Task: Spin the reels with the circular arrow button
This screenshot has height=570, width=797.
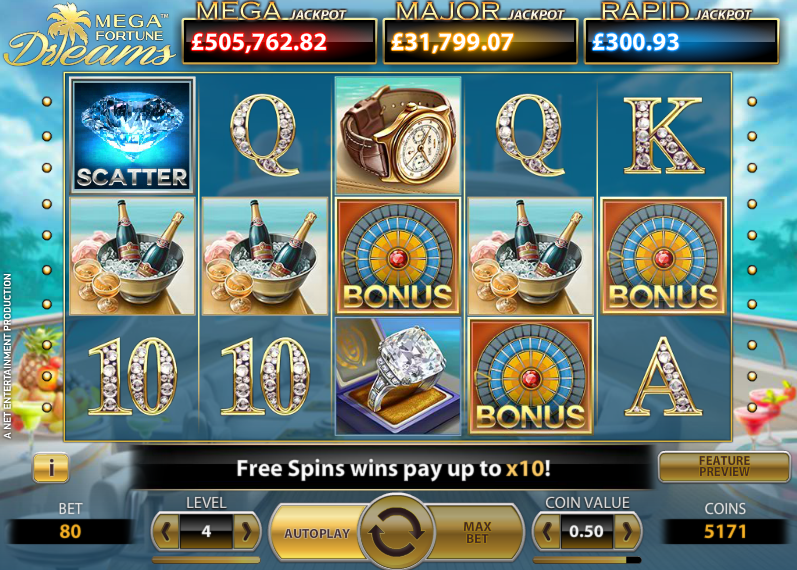Action: point(396,532)
